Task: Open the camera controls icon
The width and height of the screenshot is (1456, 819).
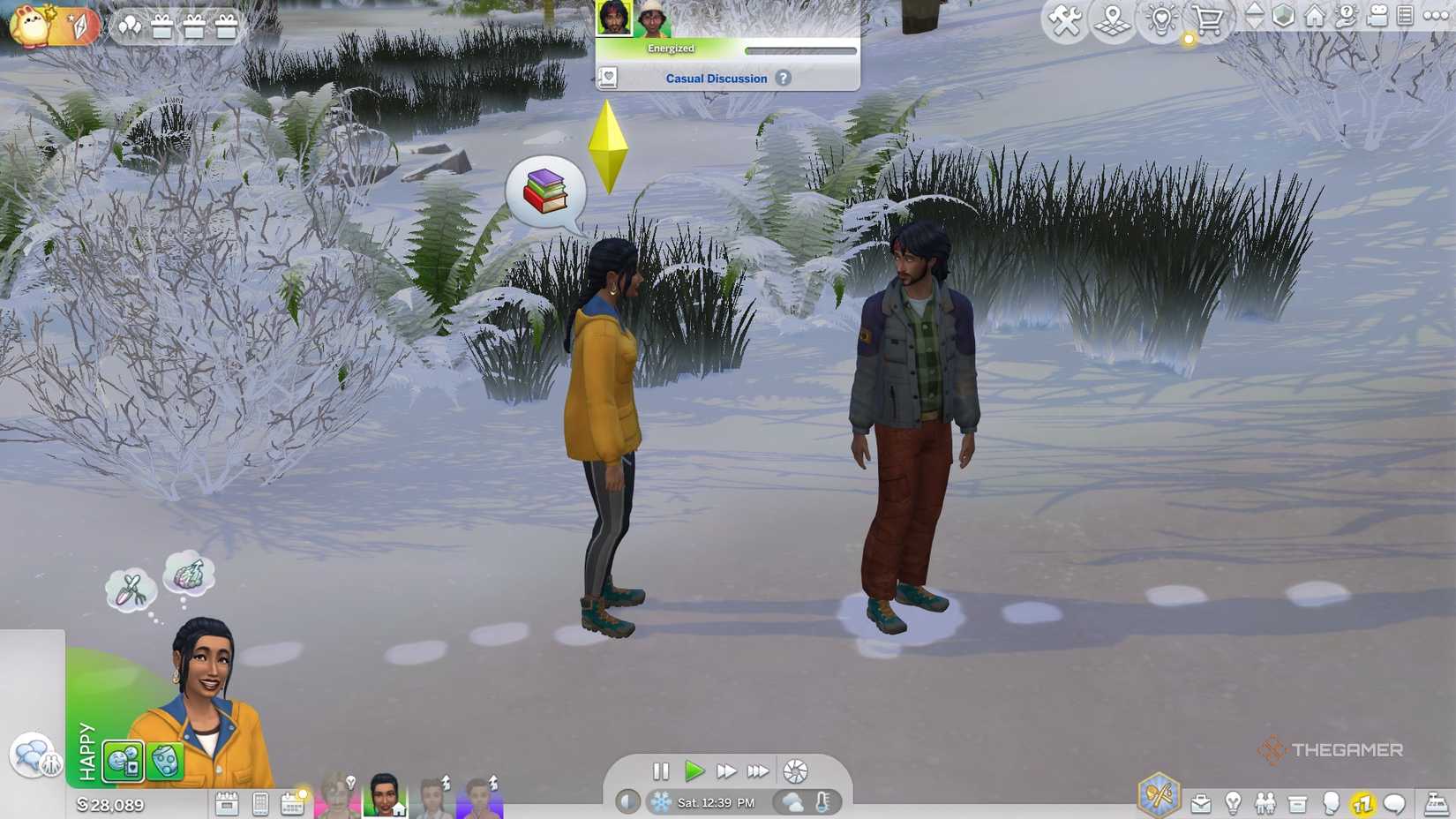Action: (1377, 16)
